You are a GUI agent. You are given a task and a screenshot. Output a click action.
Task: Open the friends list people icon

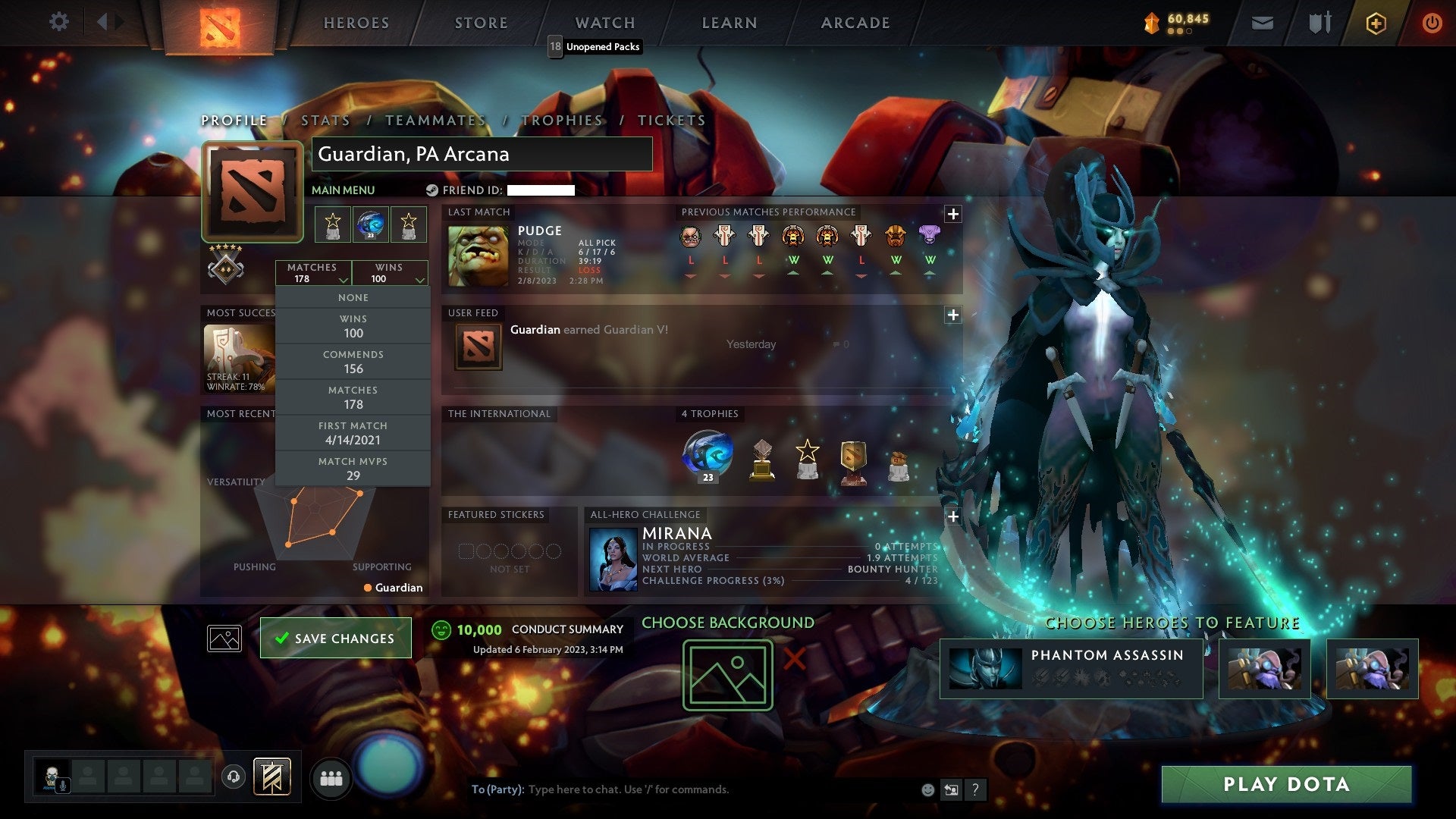331,777
